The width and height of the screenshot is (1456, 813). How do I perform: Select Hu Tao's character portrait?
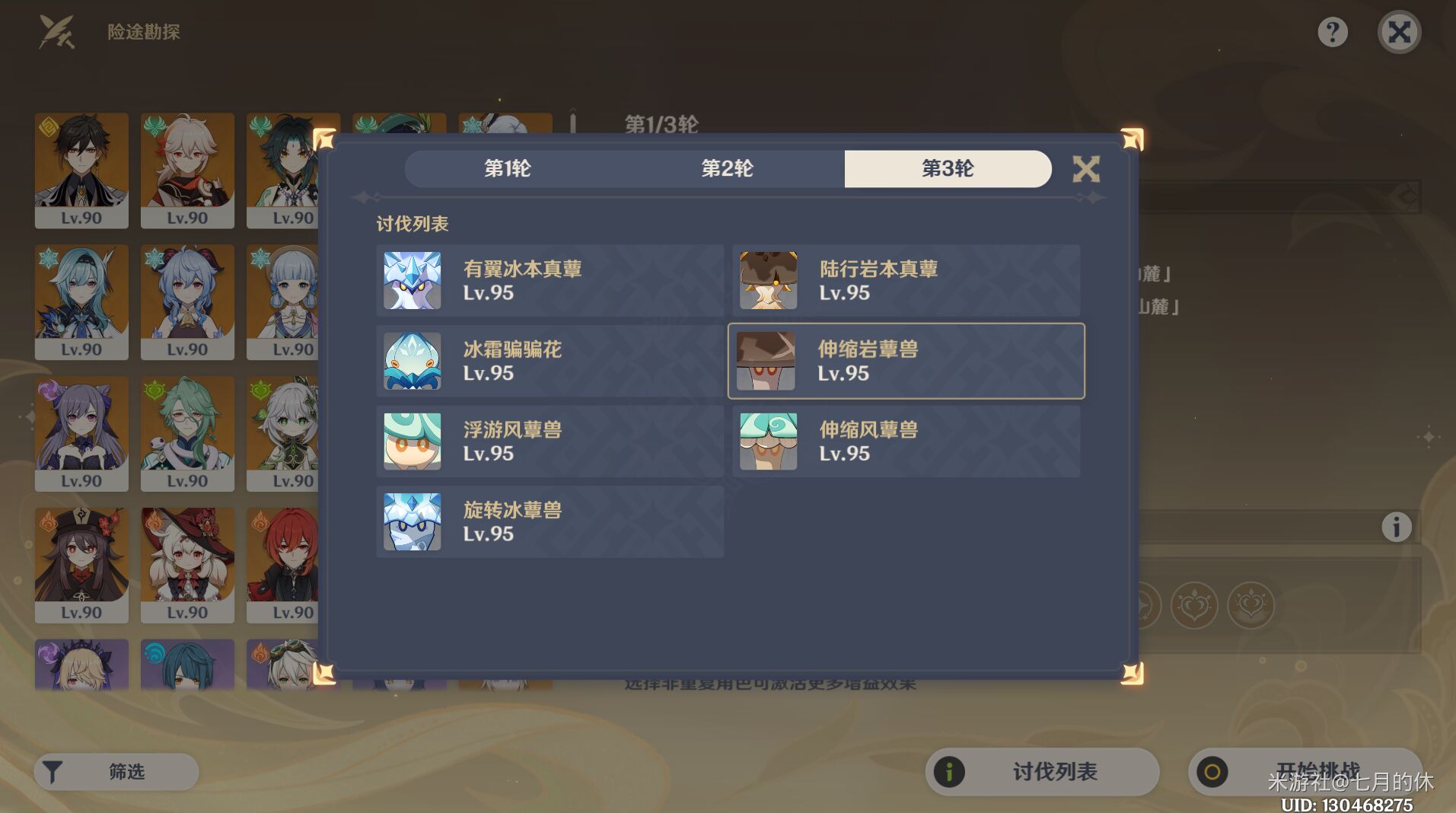tap(81, 566)
